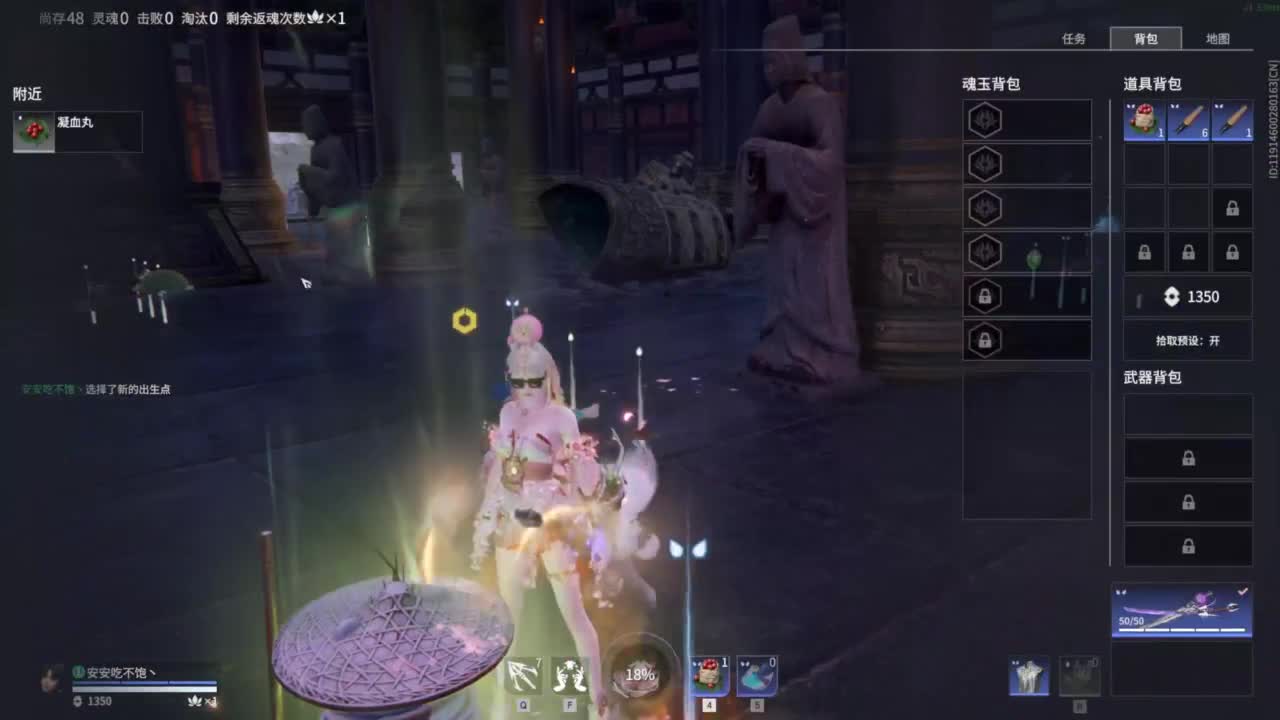Switch to the 任务 tab
The width and height of the screenshot is (1280, 720).
[x=1074, y=39]
